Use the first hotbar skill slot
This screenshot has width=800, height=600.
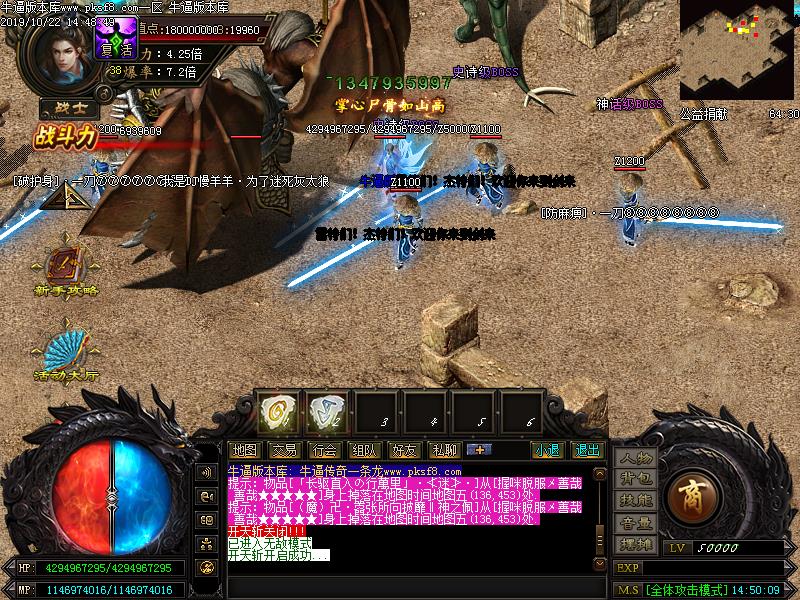(275, 411)
